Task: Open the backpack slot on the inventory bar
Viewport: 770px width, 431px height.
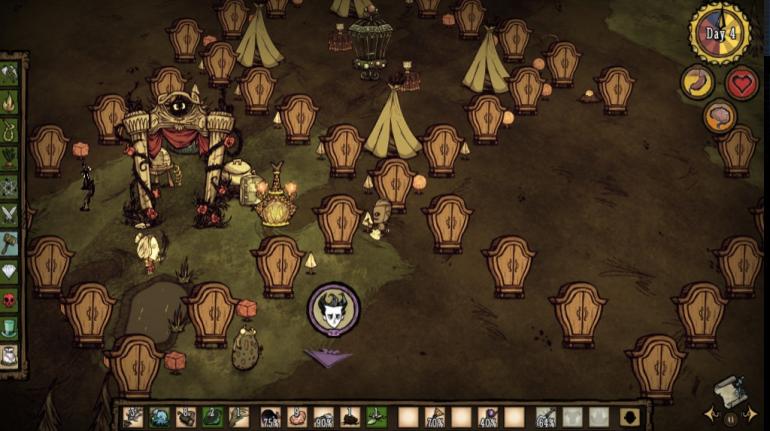Action: 630,417
